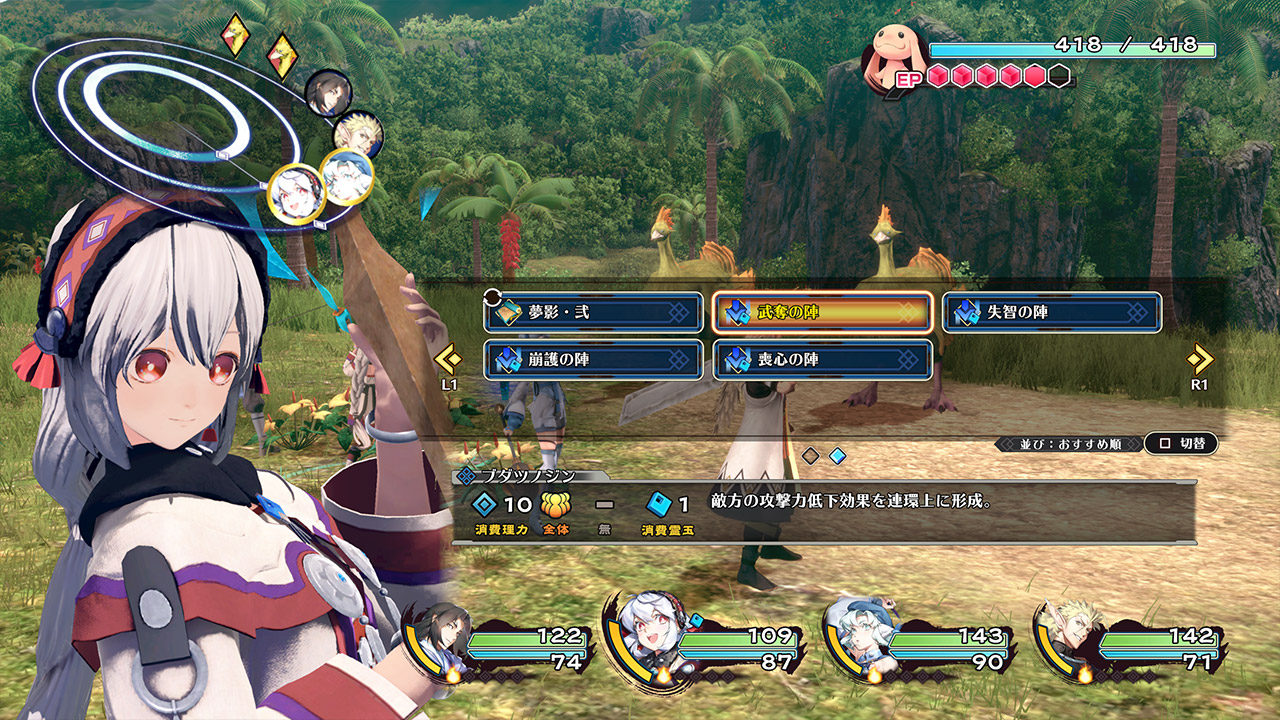Choose the 喪心の陣 skill
This screenshot has width=1280, height=720.
[822, 360]
